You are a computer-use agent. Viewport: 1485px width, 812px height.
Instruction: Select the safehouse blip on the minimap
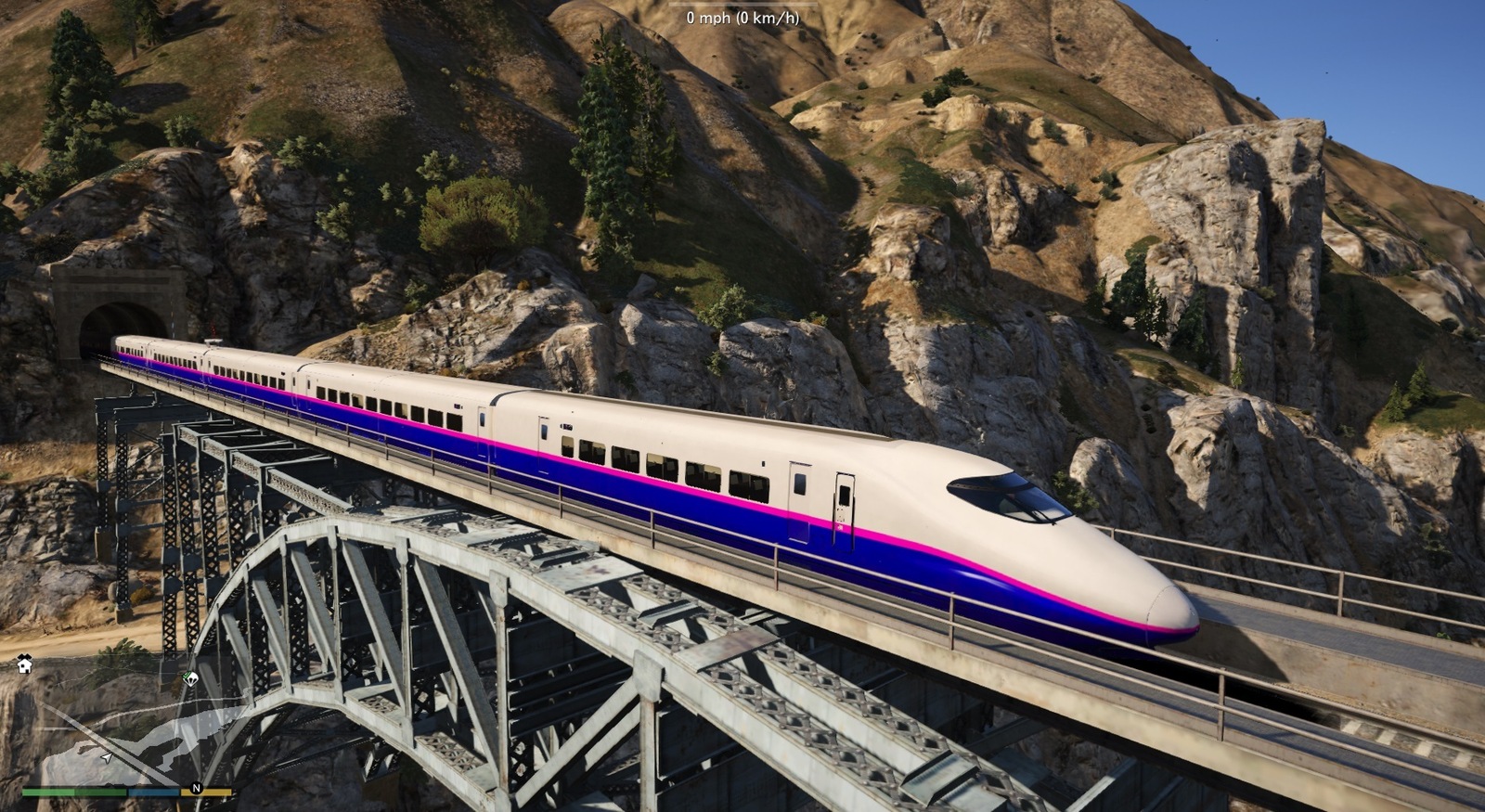click(24, 664)
